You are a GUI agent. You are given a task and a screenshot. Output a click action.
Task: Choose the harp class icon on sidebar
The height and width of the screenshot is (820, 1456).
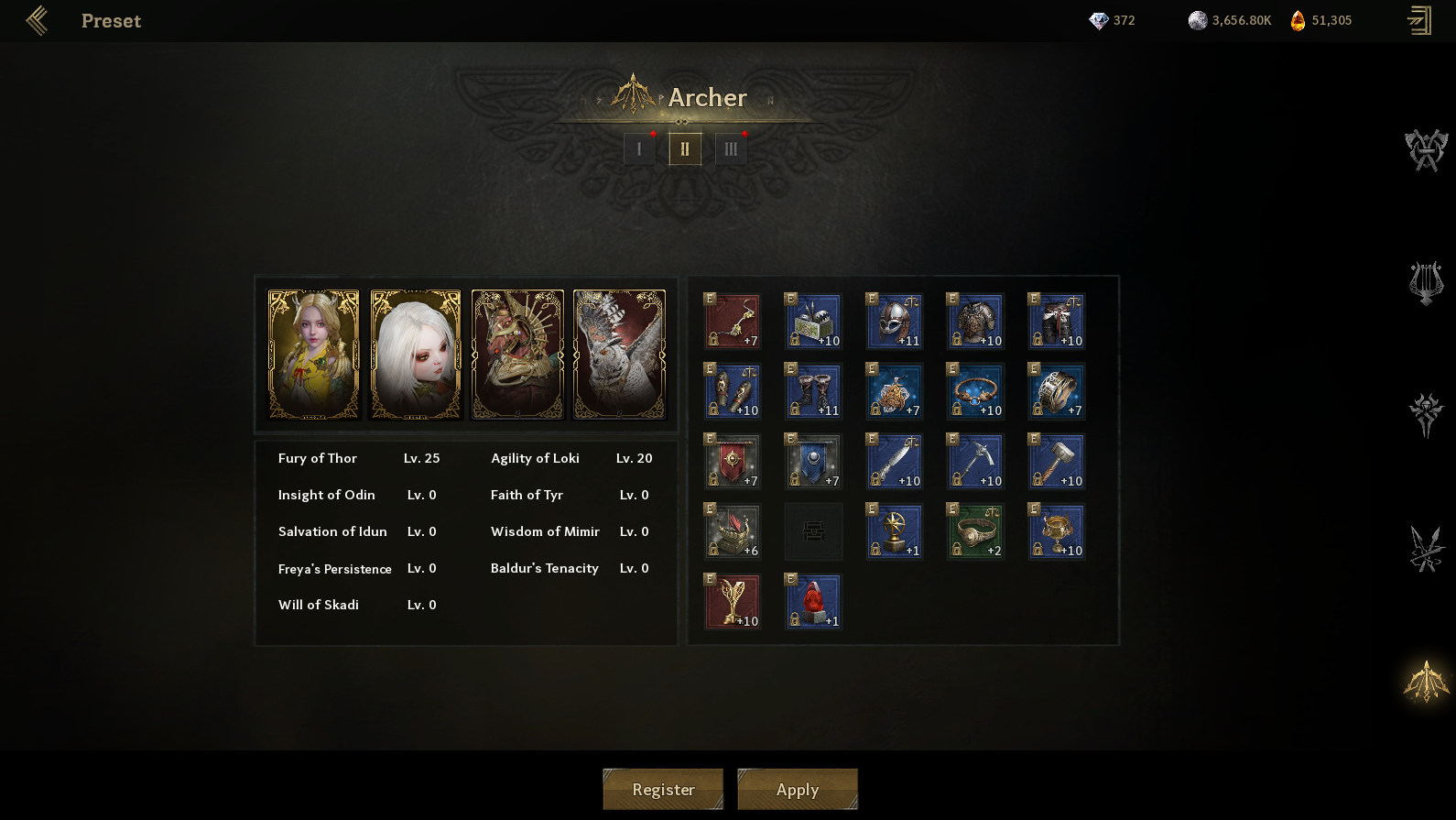1426,283
